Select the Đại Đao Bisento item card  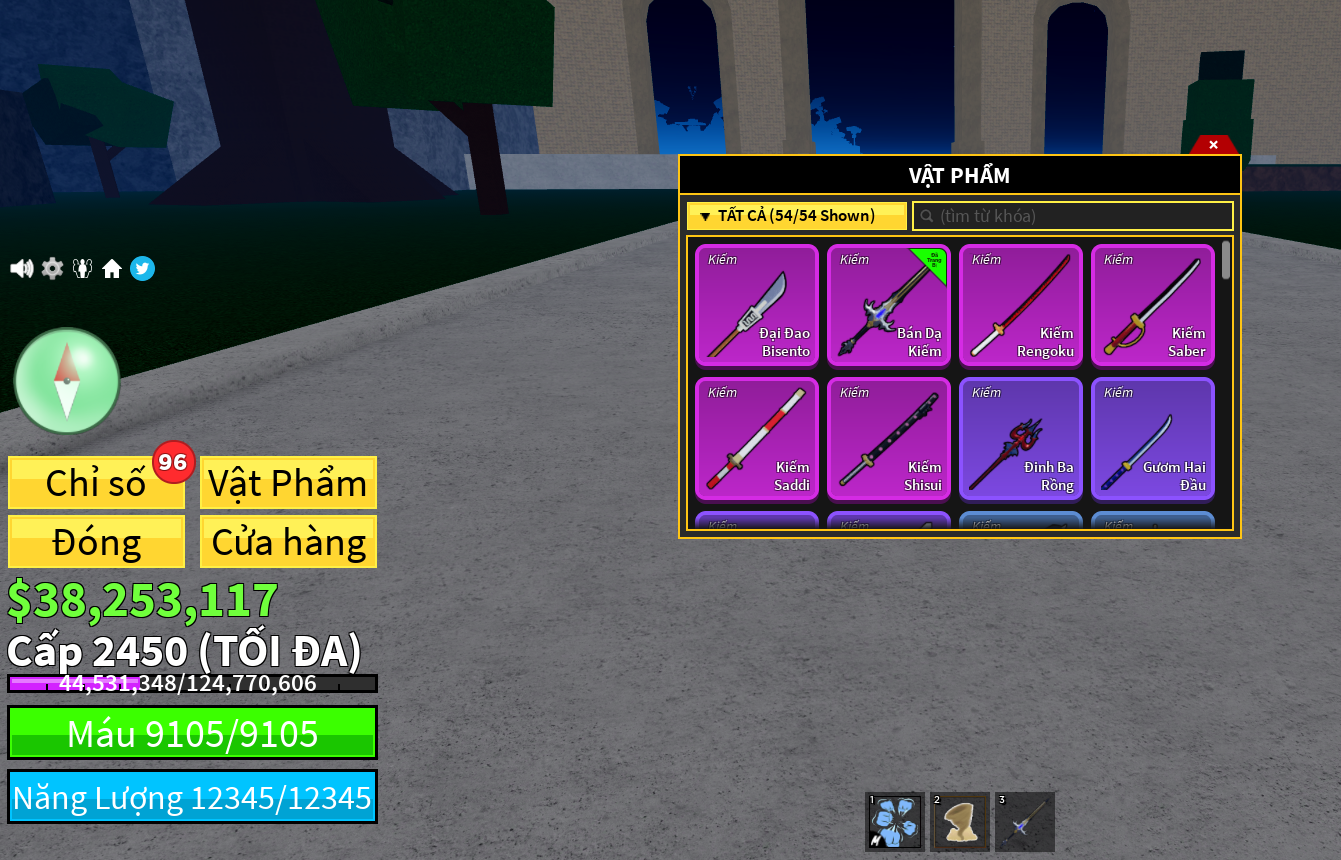coord(756,305)
